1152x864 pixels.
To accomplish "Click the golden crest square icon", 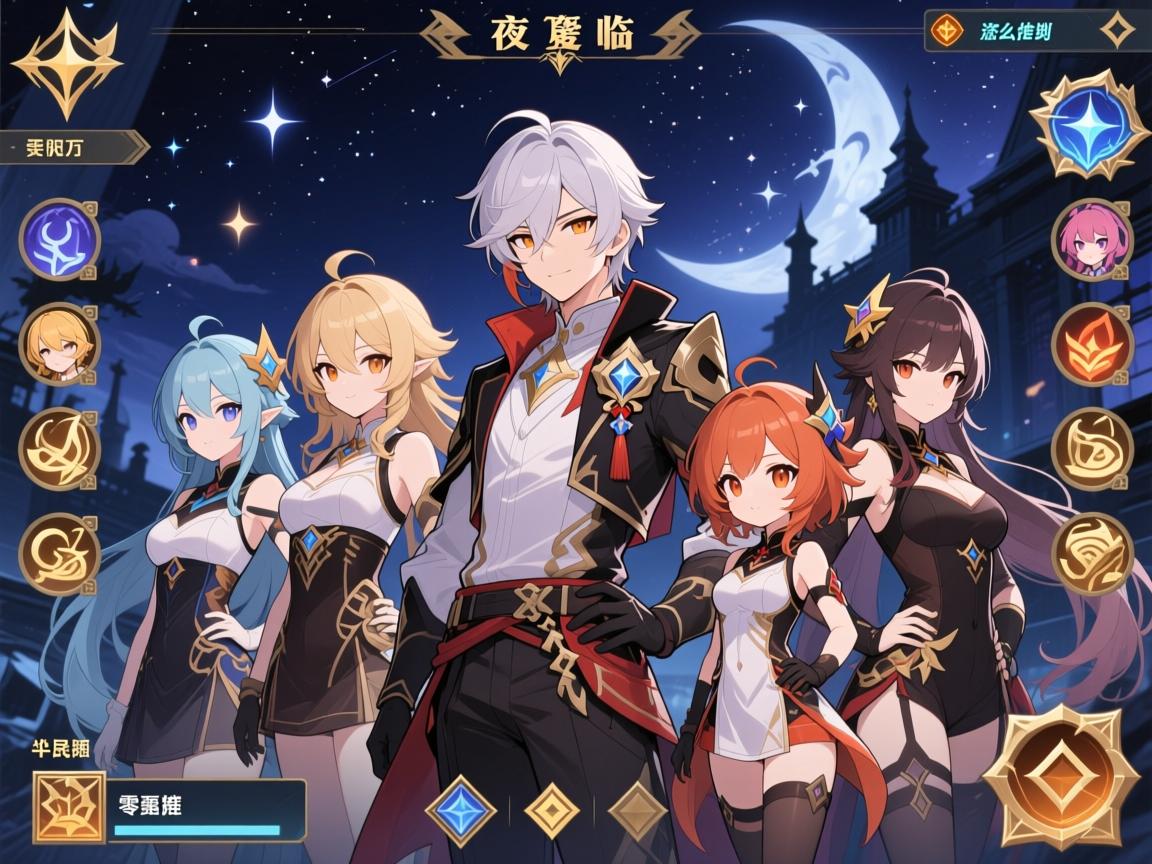I will [69, 807].
